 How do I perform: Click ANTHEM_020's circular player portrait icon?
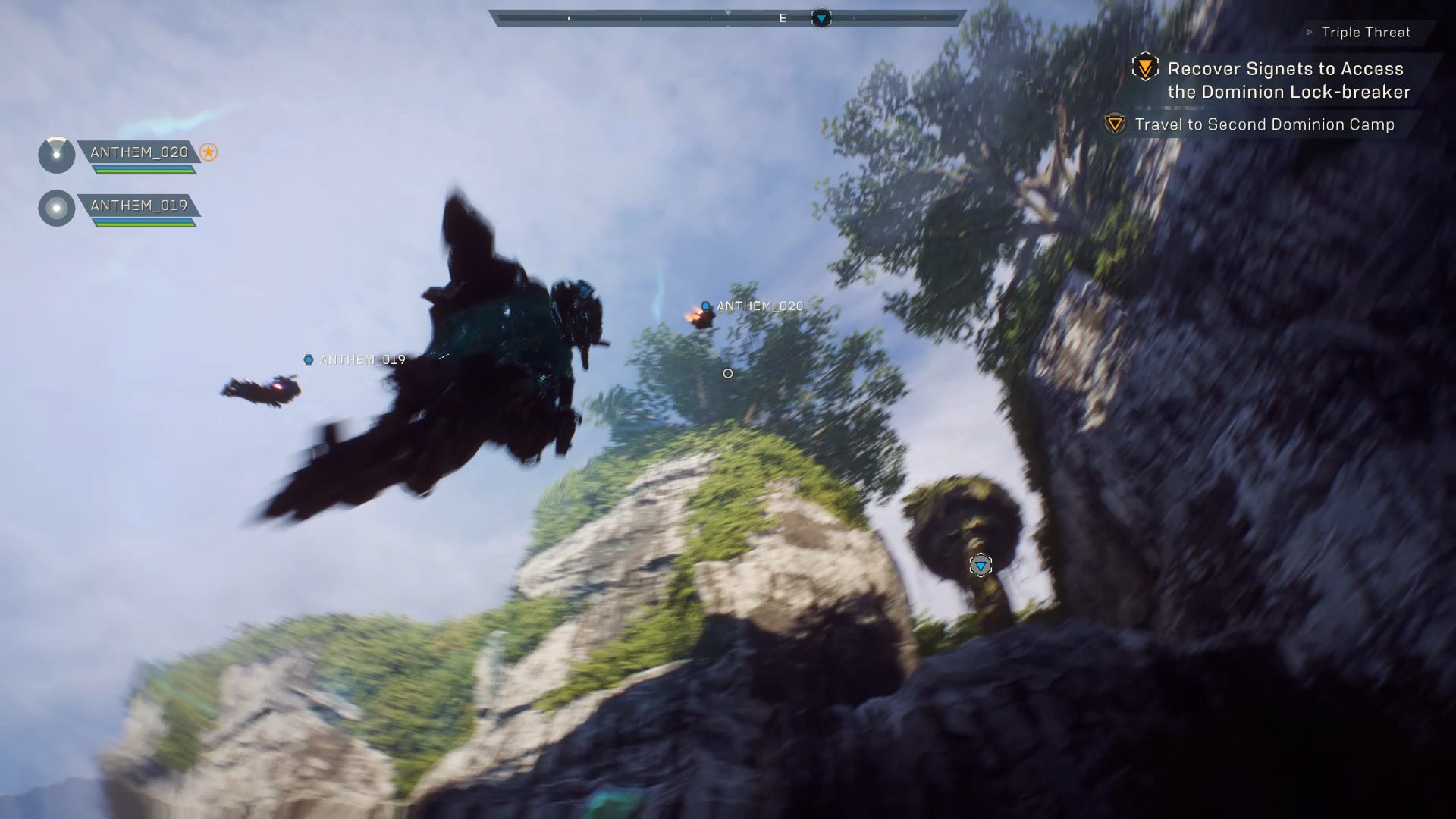(x=56, y=155)
